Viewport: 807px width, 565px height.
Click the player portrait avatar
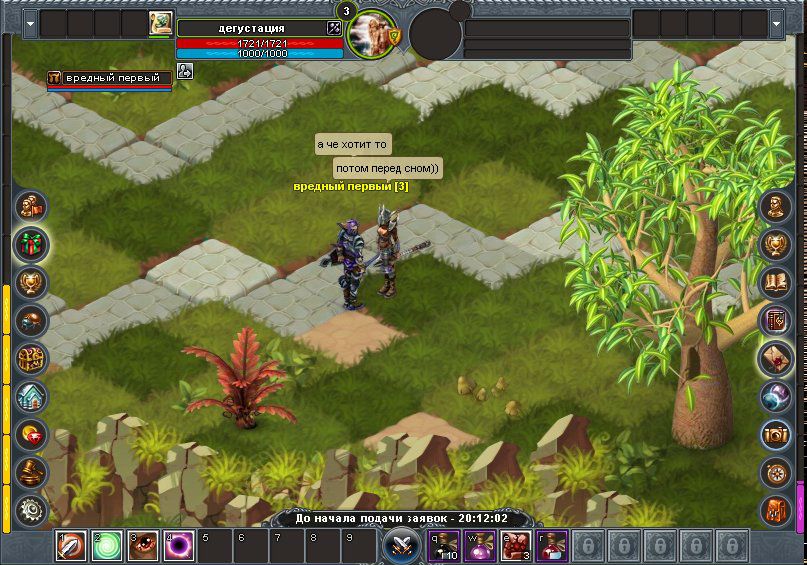[372, 34]
